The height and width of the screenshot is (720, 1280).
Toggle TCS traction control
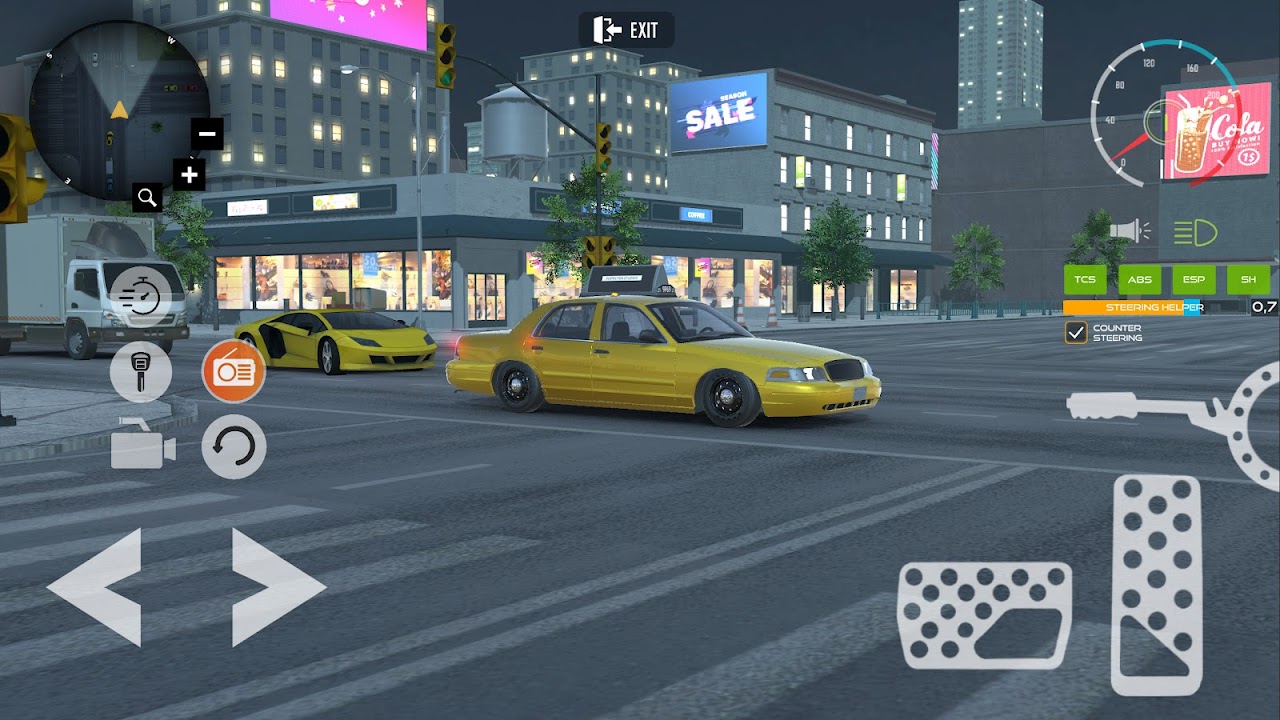pyautogui.click(x=1085, y=280)
